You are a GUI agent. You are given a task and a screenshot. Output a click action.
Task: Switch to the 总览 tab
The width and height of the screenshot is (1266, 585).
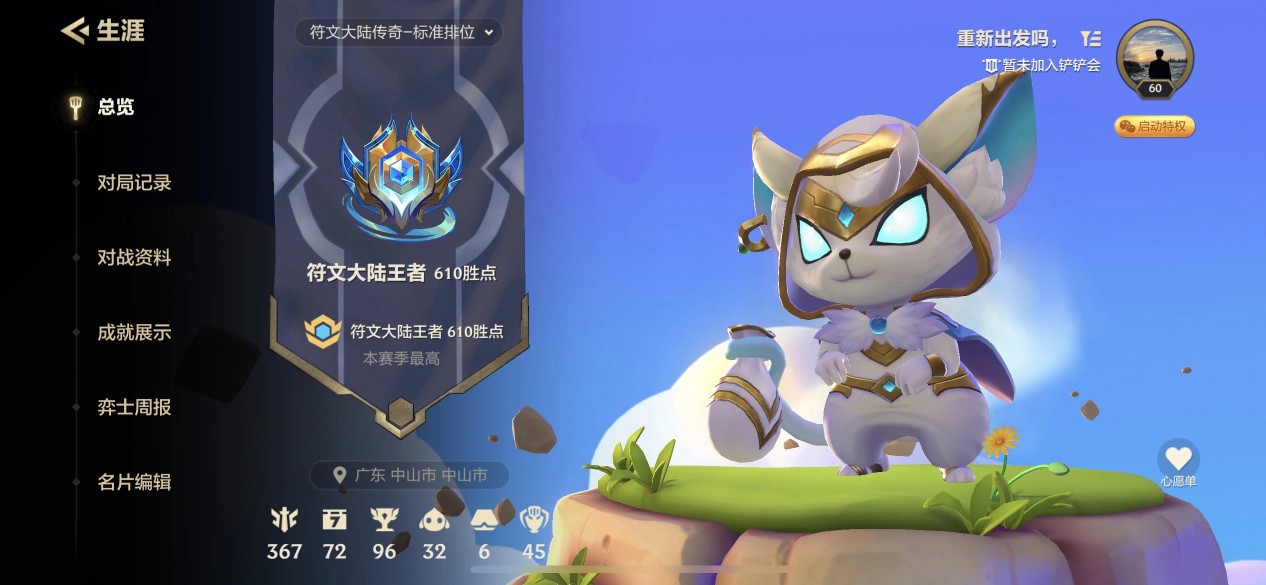(115, 107)
